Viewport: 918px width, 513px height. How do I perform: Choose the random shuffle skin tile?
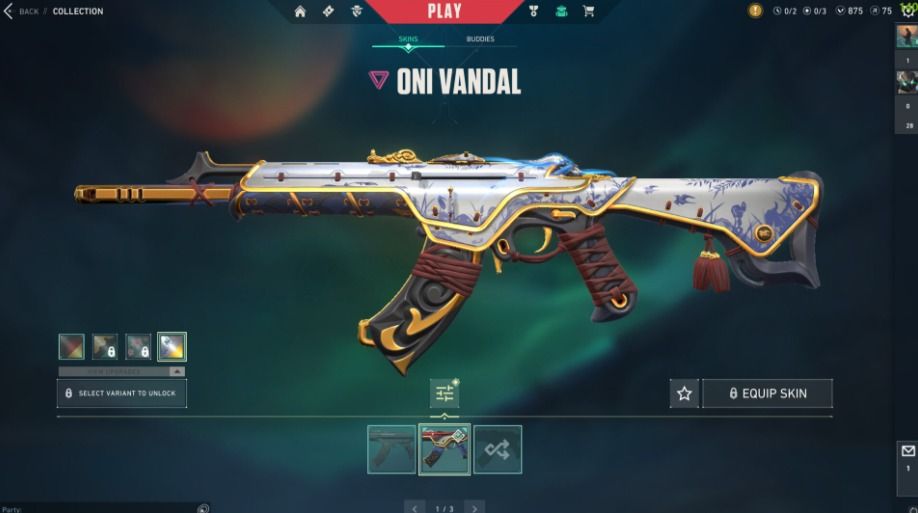[x=497, y=449]
